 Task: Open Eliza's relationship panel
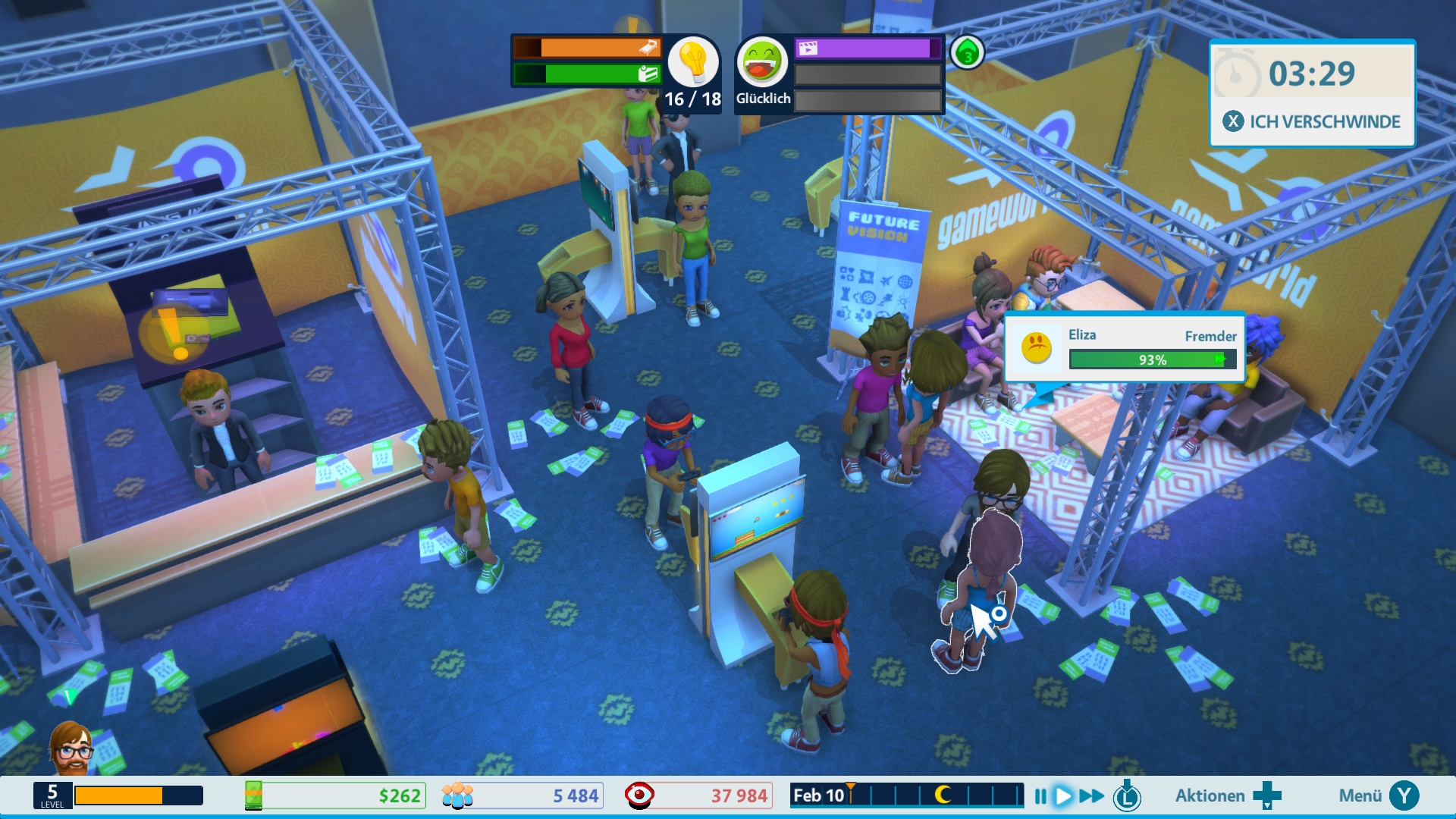point(1125,348)
